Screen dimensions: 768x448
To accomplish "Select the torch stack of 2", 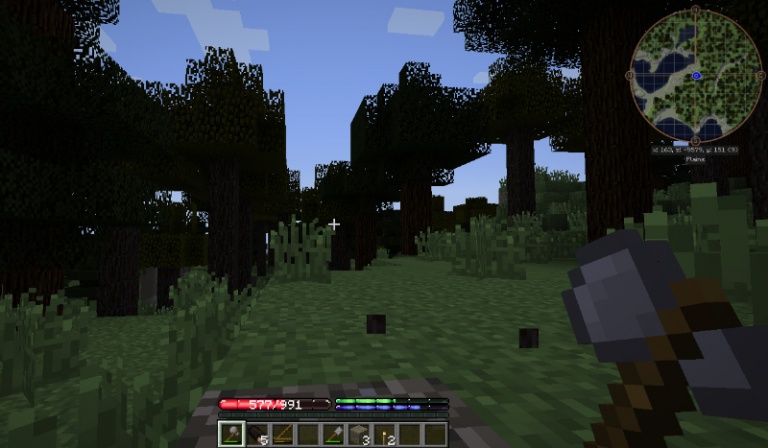I will click(x=385, y=434).
